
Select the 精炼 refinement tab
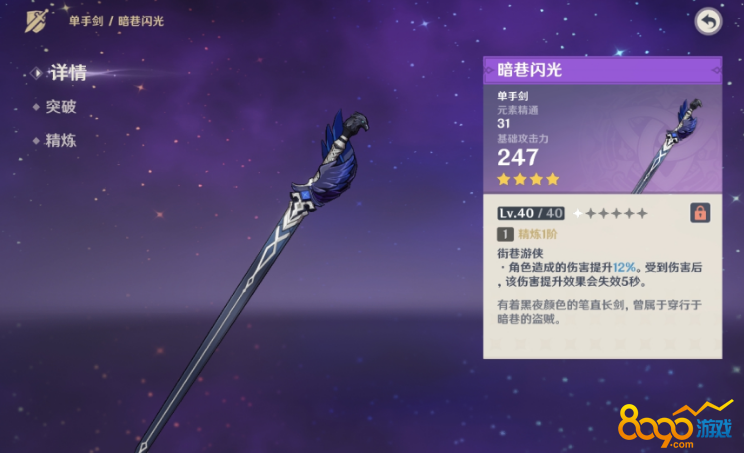click(x=60, y=141)
